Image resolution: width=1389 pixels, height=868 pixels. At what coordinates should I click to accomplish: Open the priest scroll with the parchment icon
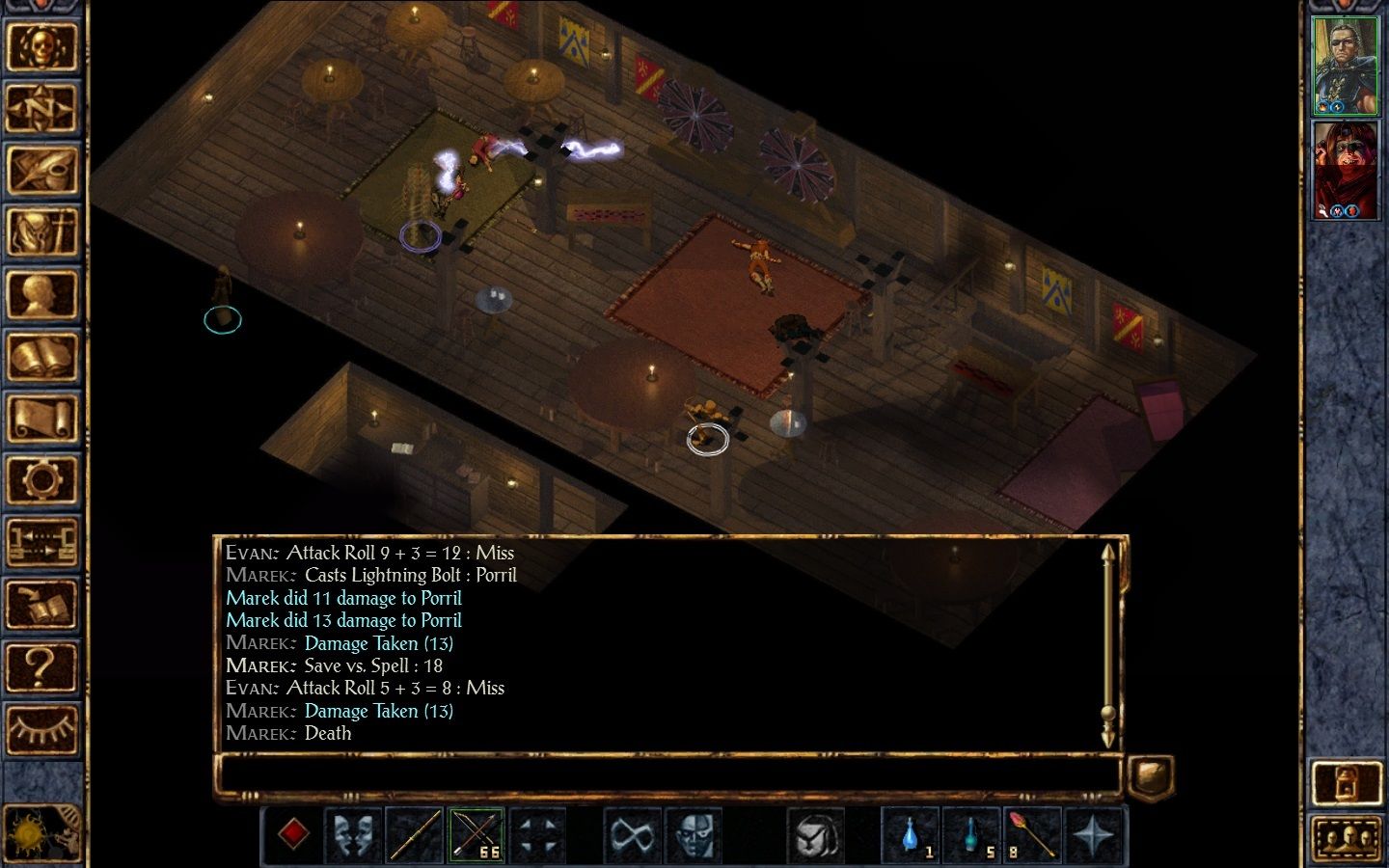click(41, 419)
